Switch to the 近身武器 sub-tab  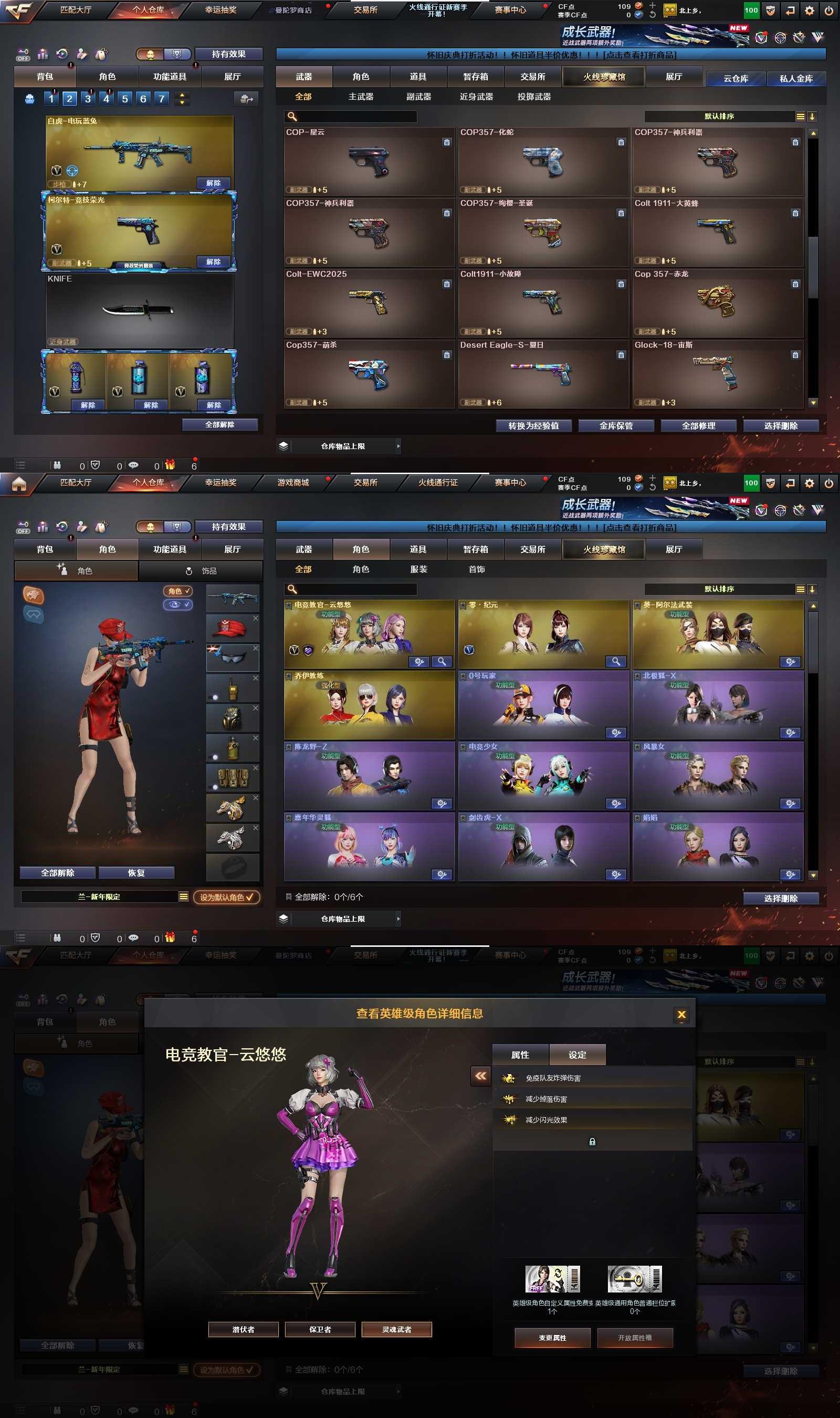point(476,97)
